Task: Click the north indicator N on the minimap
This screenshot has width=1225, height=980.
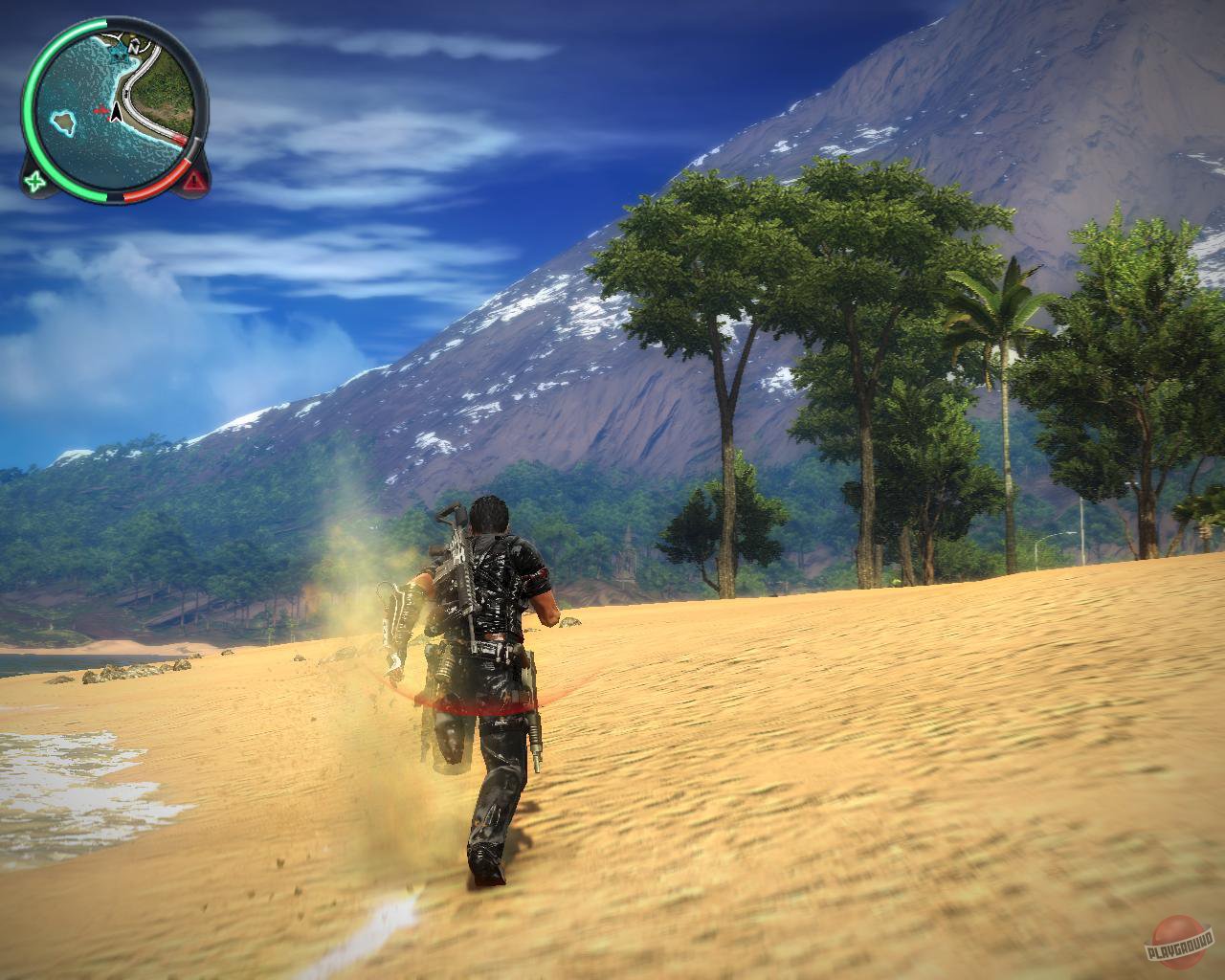Action: (x=135, y=47)
